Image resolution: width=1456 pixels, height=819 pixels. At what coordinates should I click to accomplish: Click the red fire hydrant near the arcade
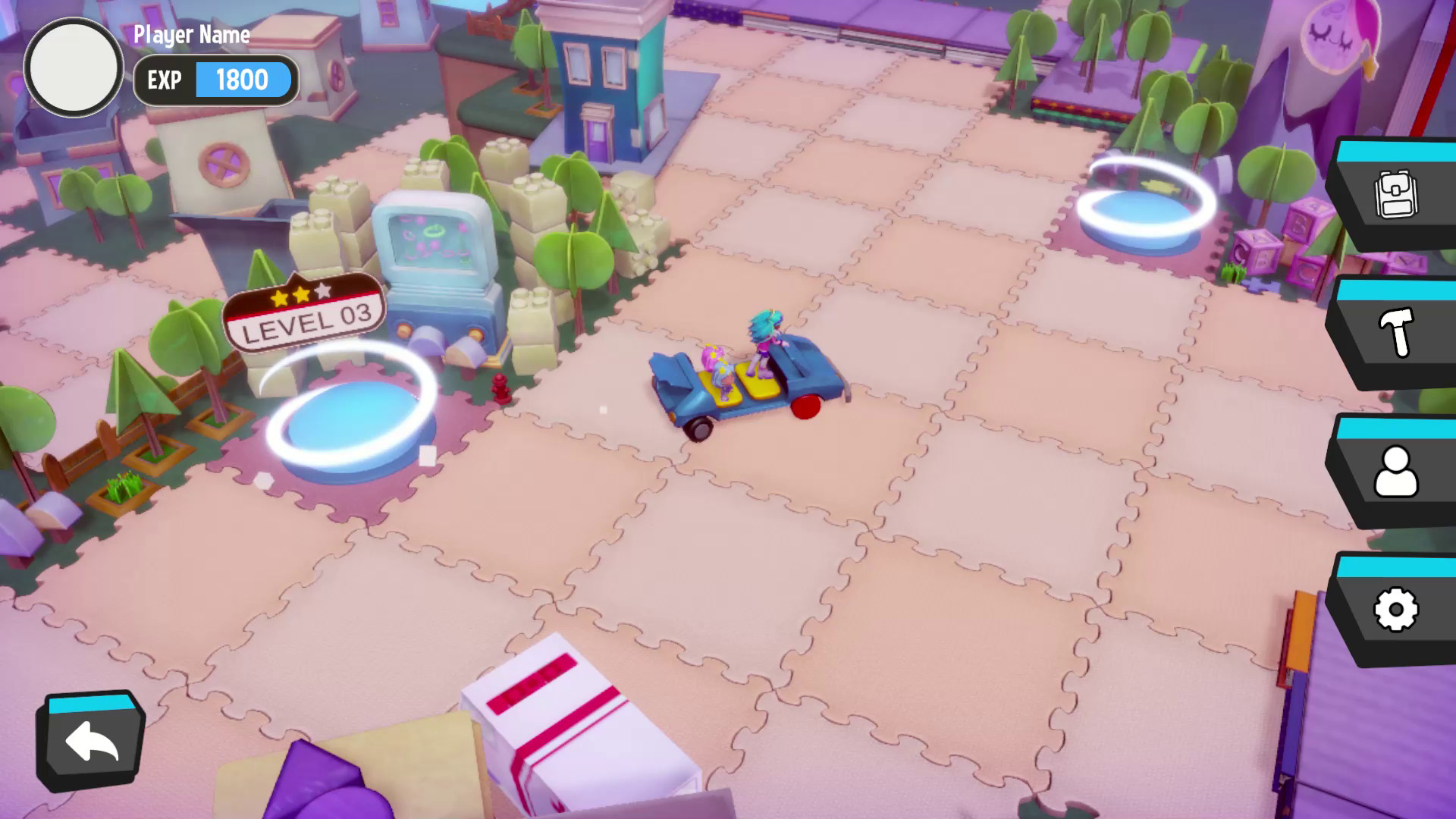tap(500, 387)
